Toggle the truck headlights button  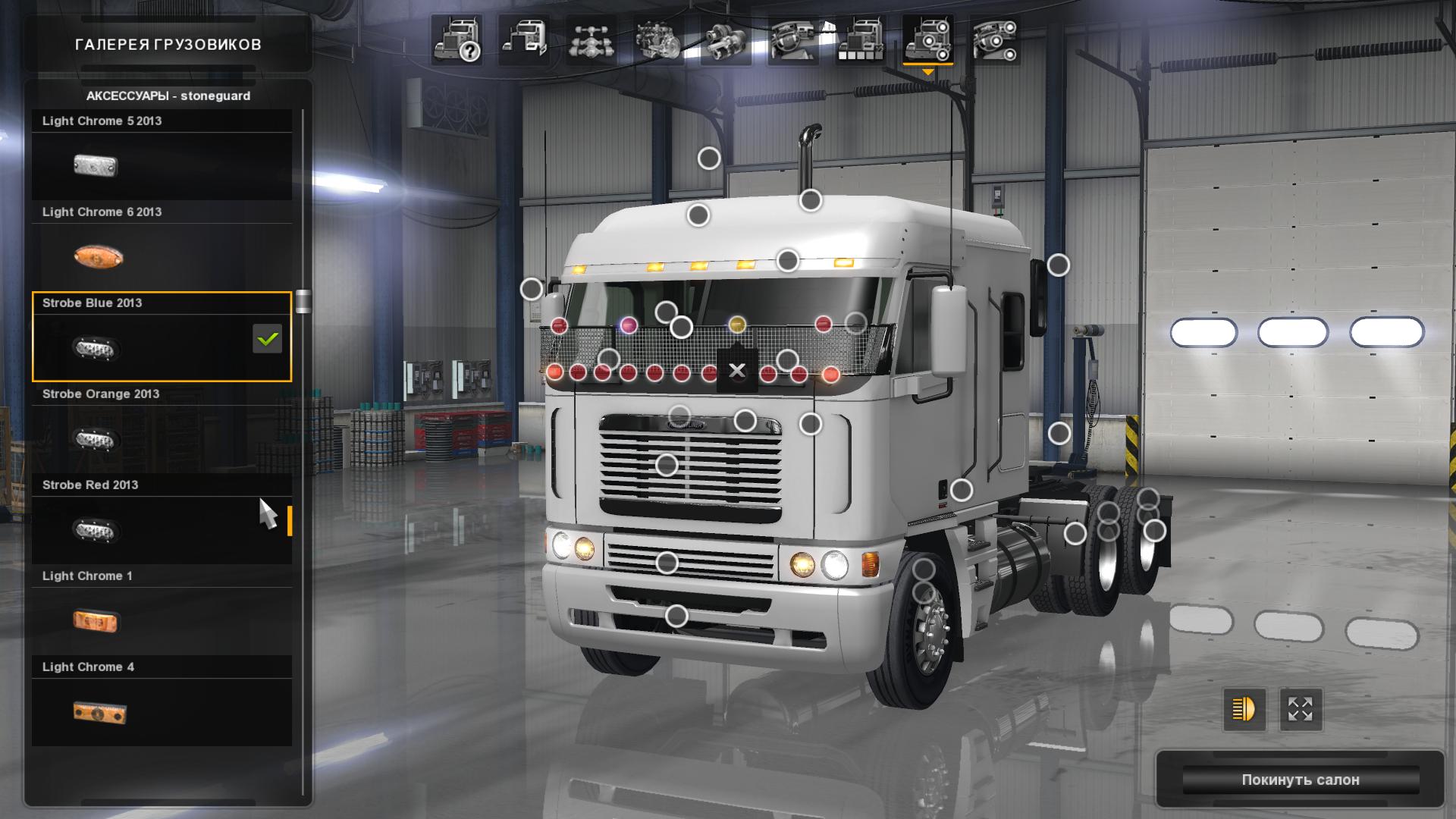[1244, 709]
